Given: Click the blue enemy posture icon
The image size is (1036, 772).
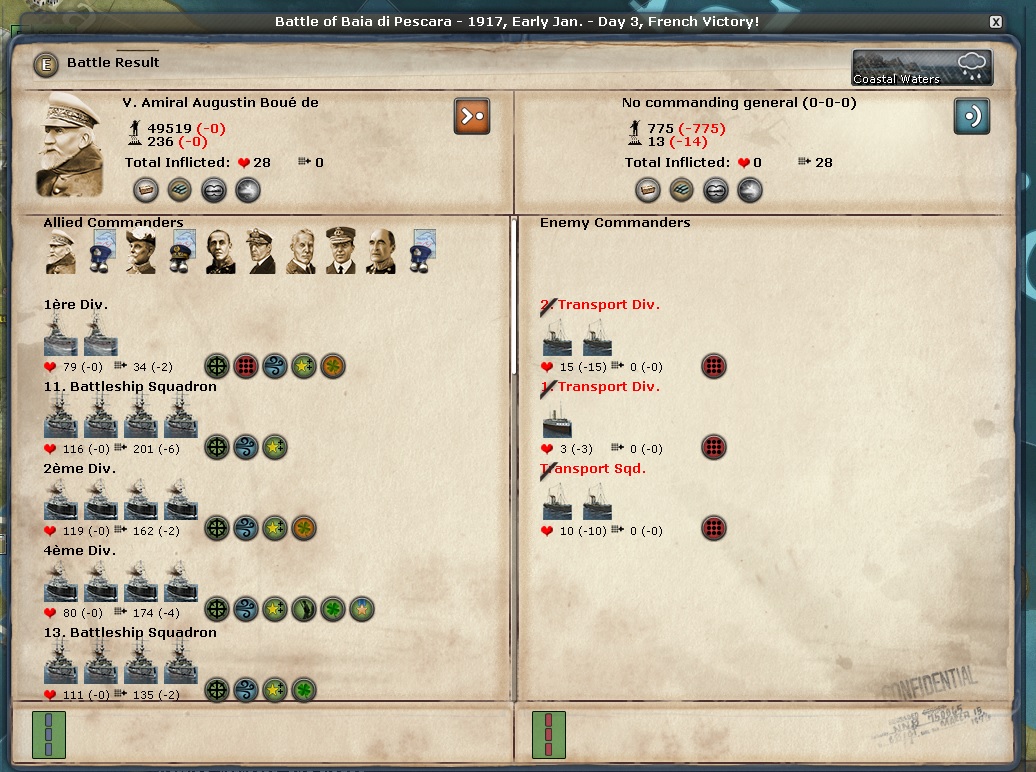Looking at the screenshot, I should (971, 116).
